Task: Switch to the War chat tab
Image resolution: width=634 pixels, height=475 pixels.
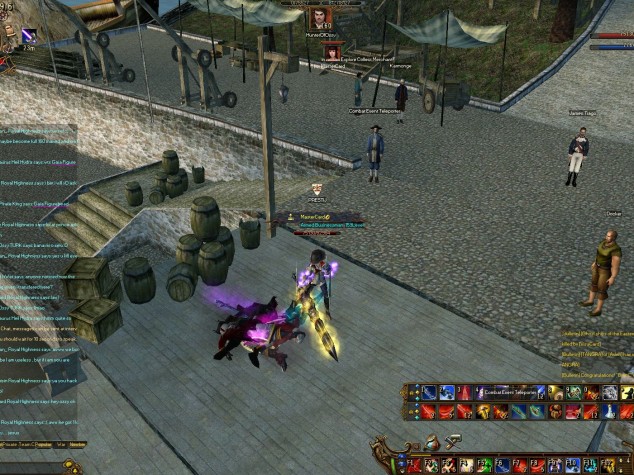Action: point(60,443)
